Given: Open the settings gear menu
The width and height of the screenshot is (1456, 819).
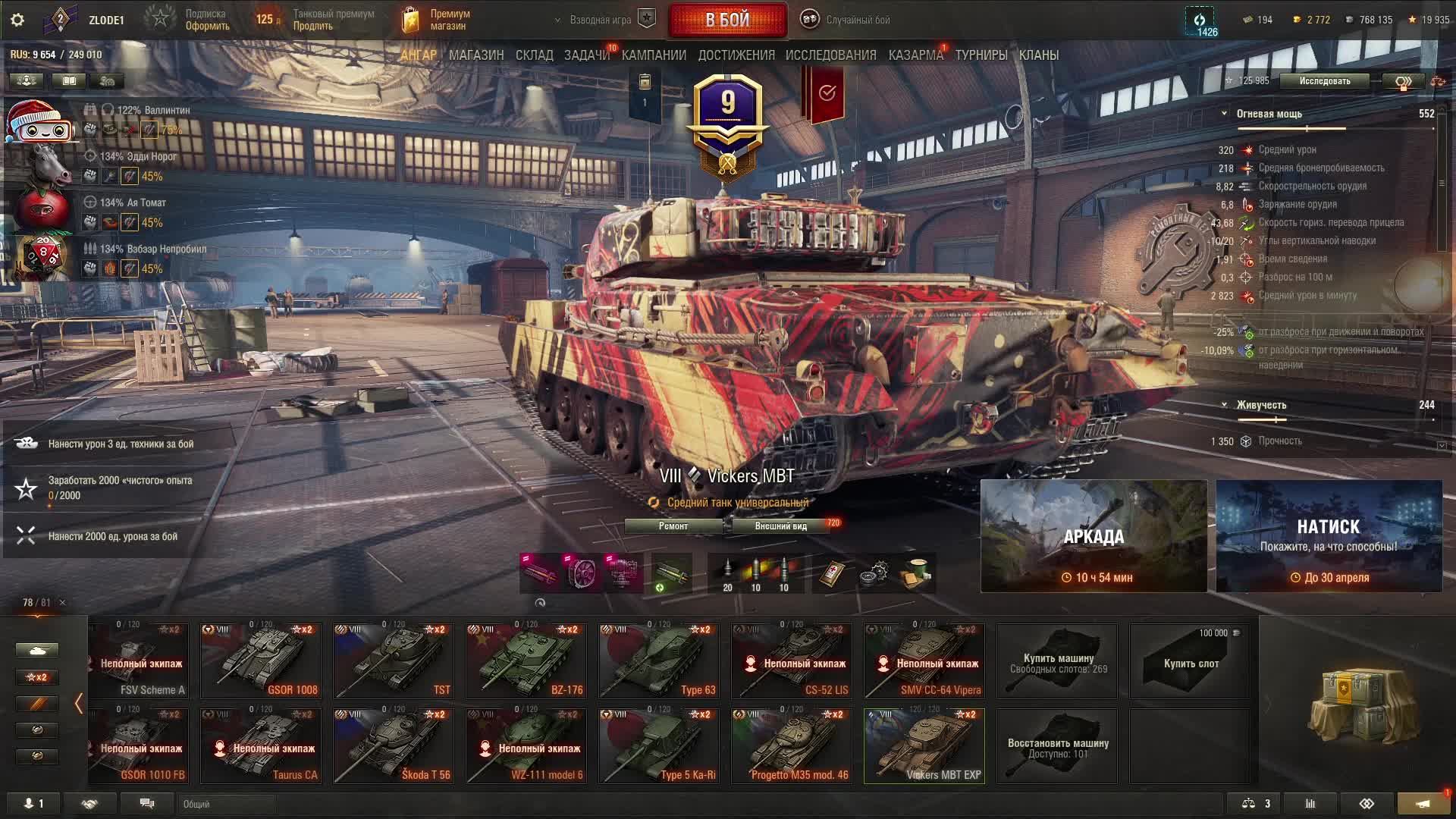Looking at the screenshot, I should click(x=17, y=20).
